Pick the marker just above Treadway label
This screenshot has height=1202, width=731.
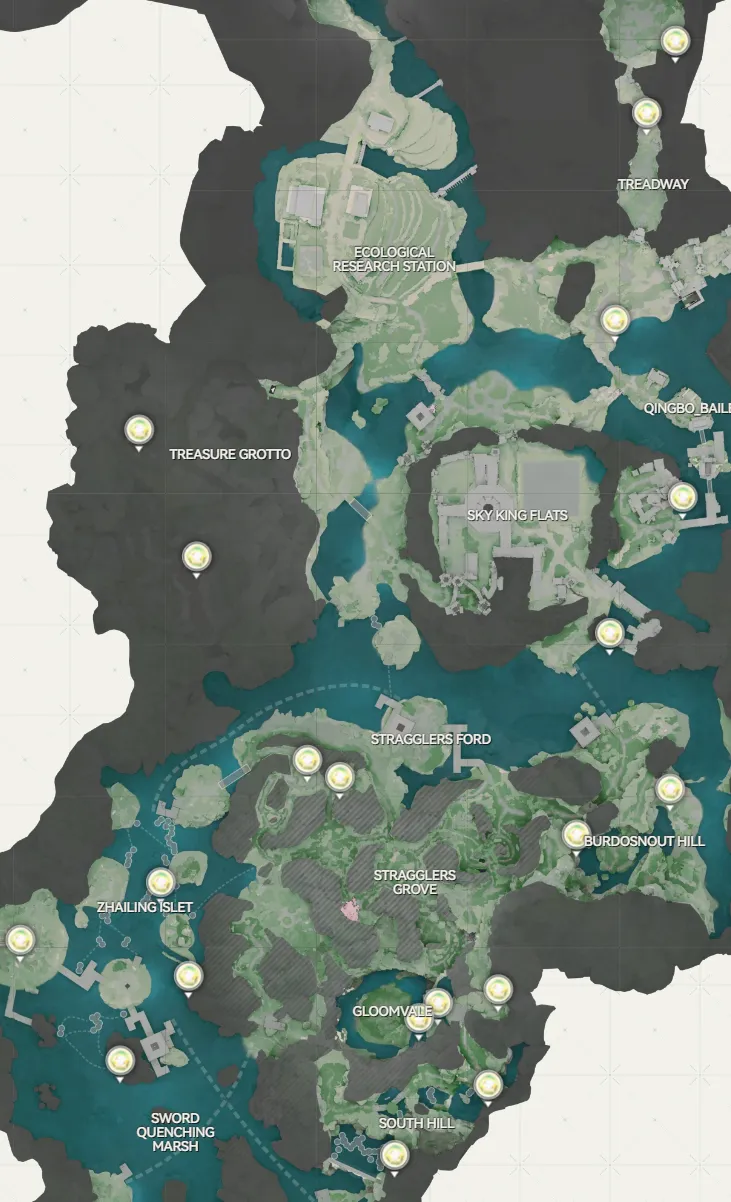pyautogui.click(x=647, y=112)
